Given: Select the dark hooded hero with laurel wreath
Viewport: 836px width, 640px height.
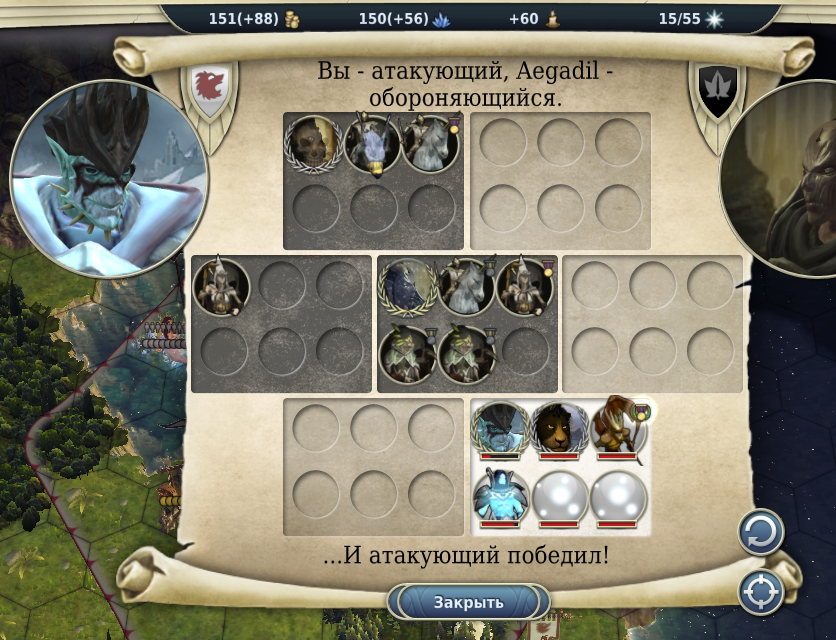Looking at the screenshot, I should [x=407, y=288].
